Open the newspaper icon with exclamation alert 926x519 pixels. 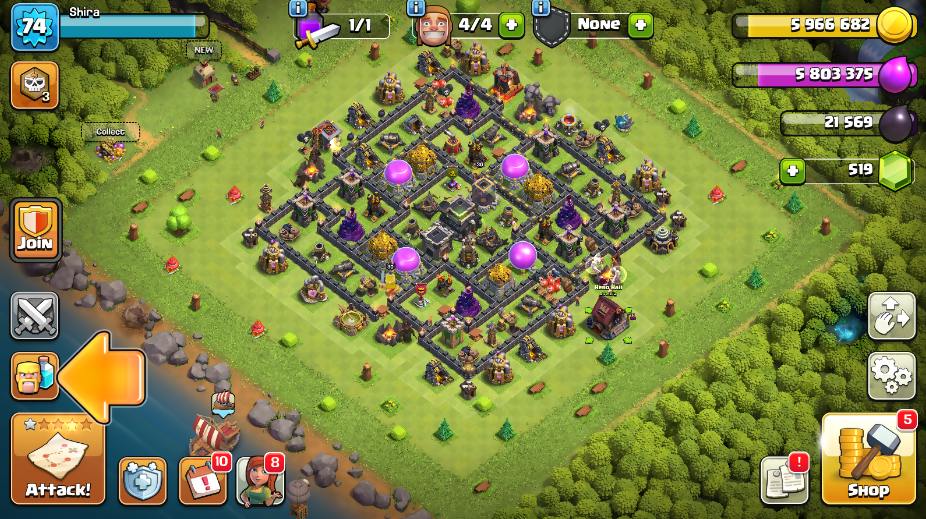click(783, 481)
